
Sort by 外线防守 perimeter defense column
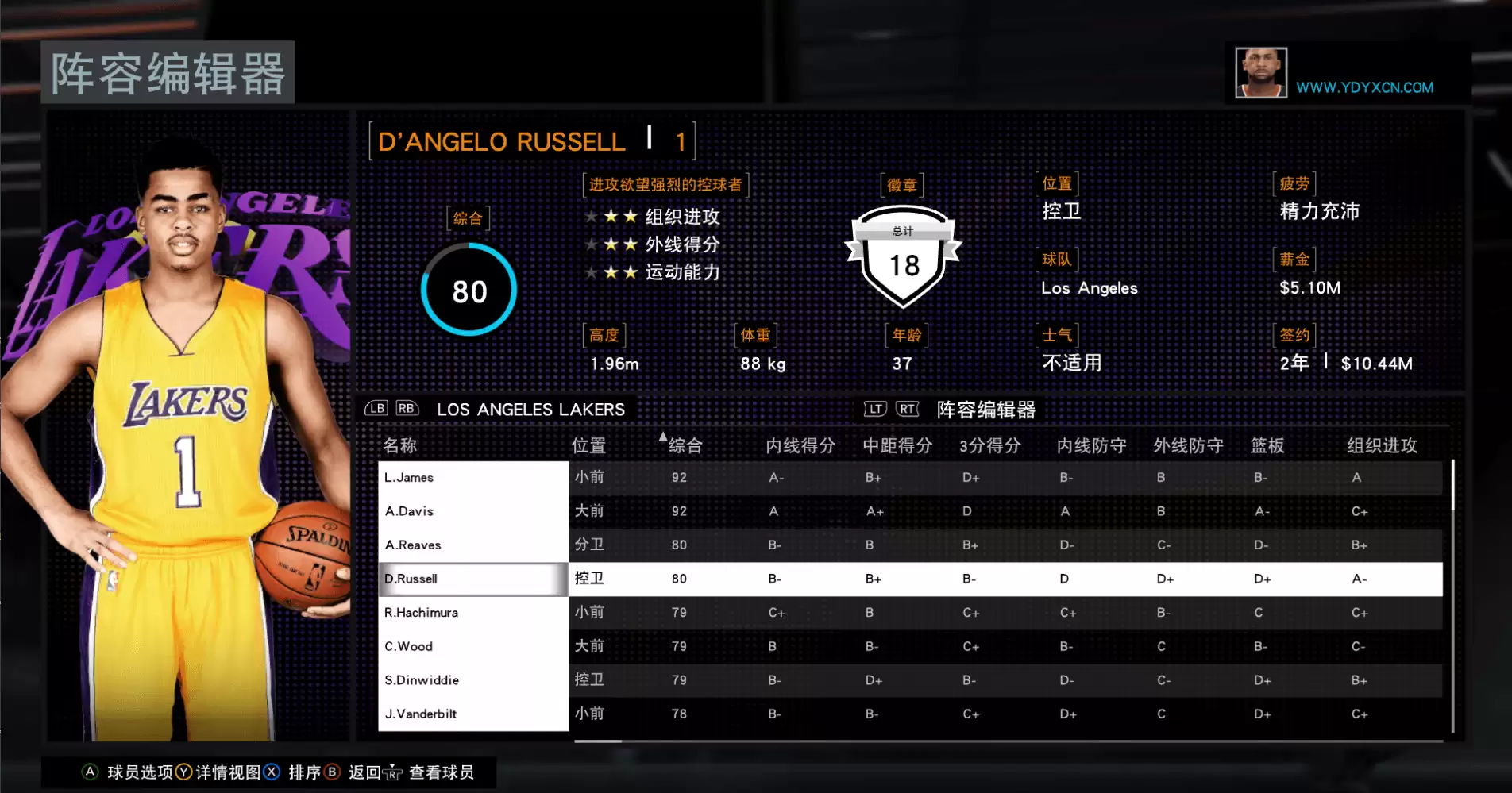(1188, 445)
